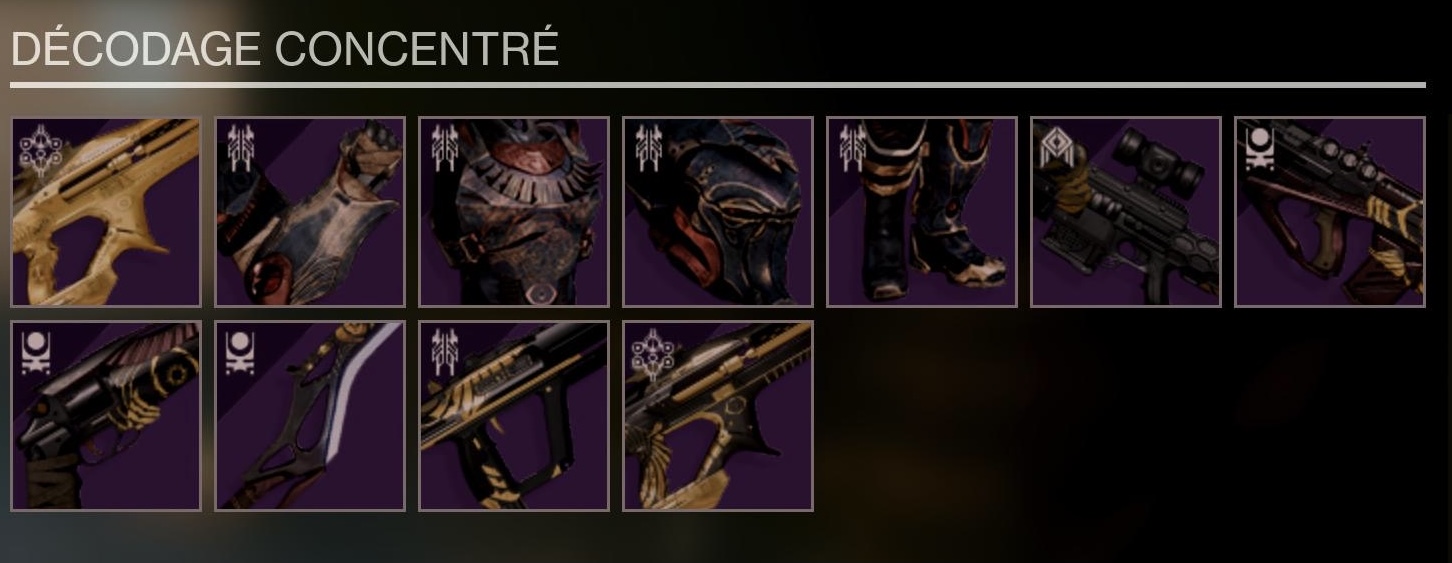
Task: Pick the dark helmet tile
Action: (x=718, y=212)
